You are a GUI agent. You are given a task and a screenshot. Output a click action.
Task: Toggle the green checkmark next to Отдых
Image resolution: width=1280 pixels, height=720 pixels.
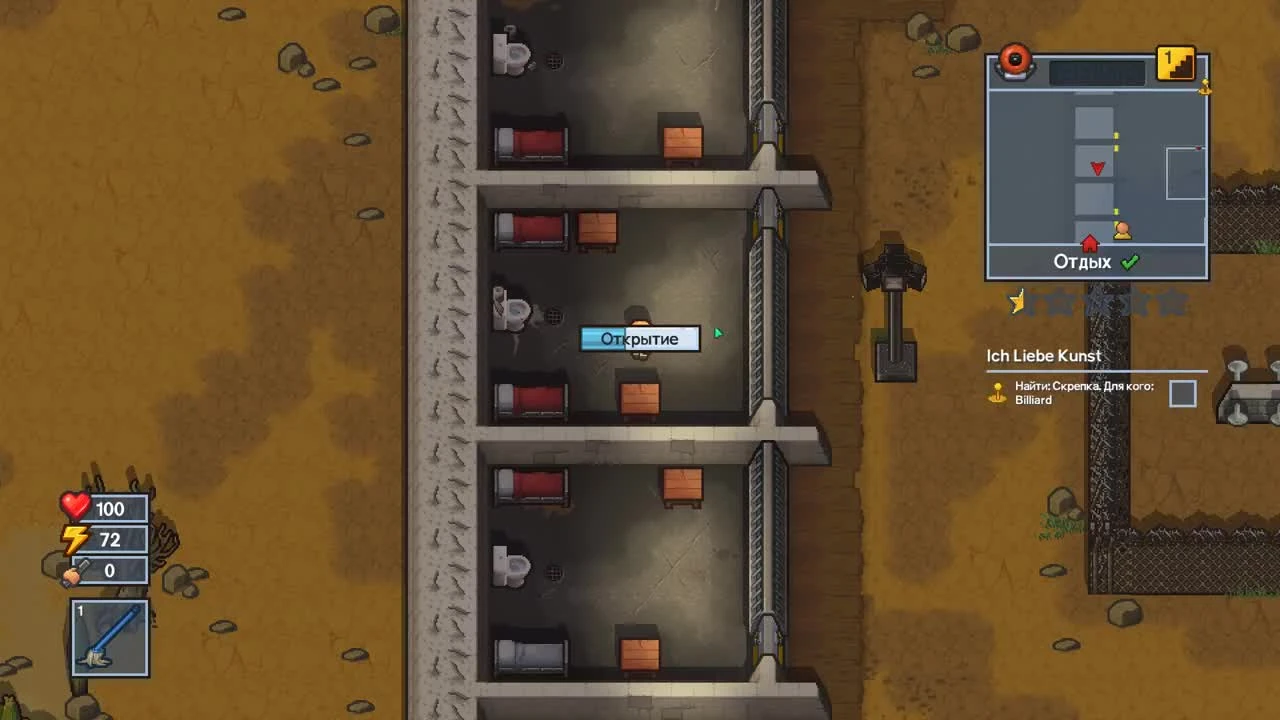click(x=1131, y=261)
